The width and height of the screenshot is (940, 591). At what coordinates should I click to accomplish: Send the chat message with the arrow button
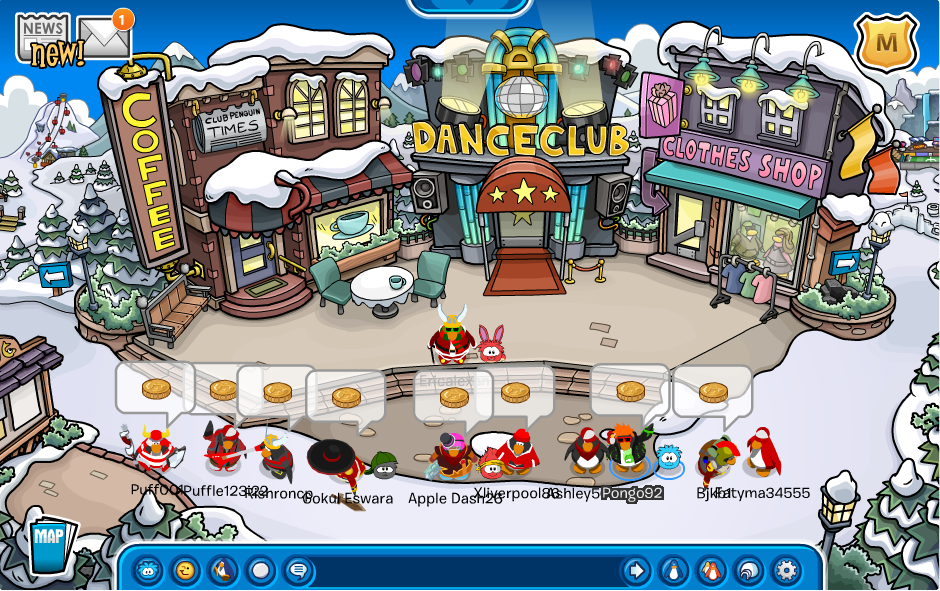click(x=636, y=571)
